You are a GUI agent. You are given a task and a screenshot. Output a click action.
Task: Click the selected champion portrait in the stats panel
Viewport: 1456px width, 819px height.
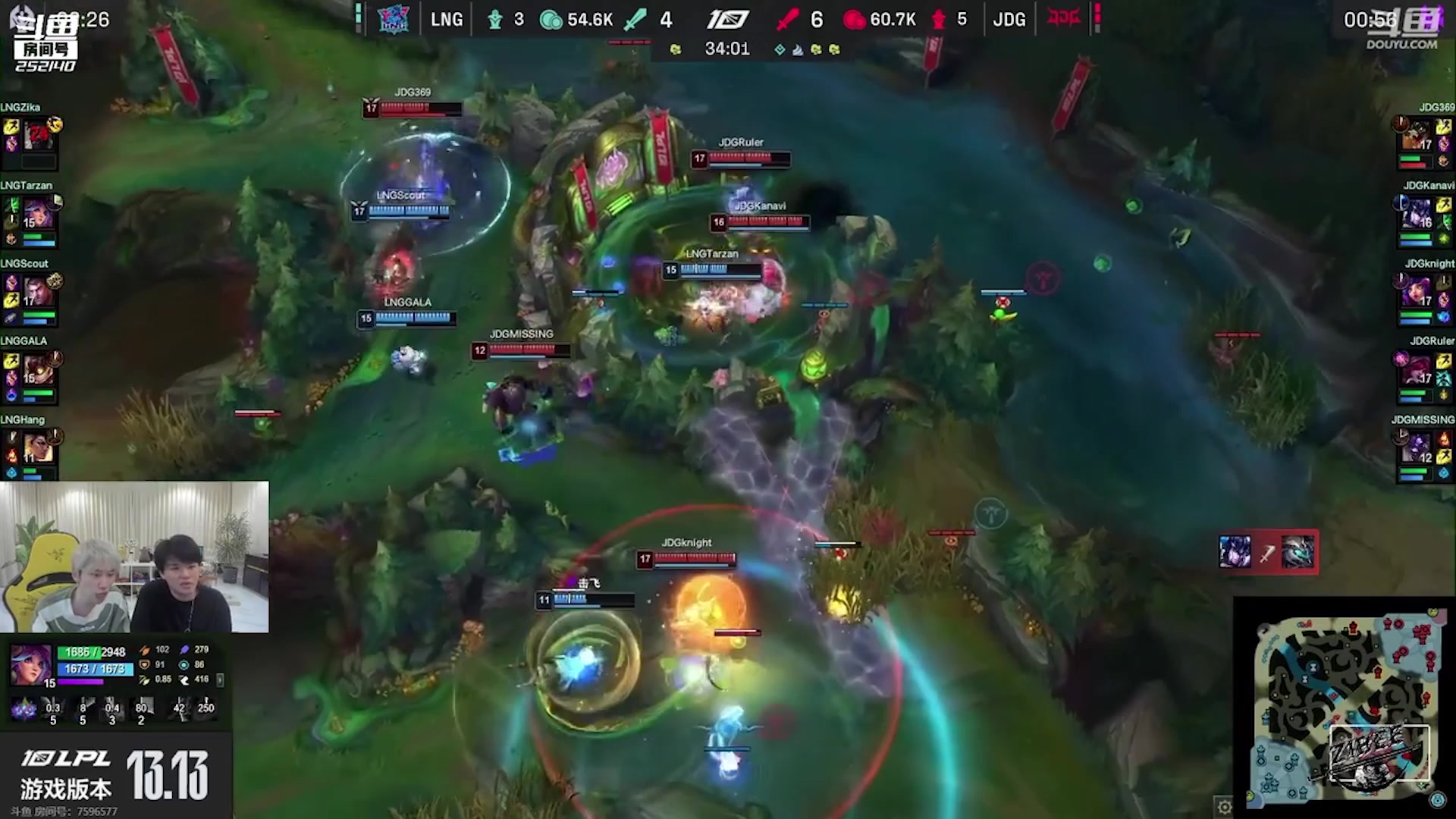(x=32, y=665)
